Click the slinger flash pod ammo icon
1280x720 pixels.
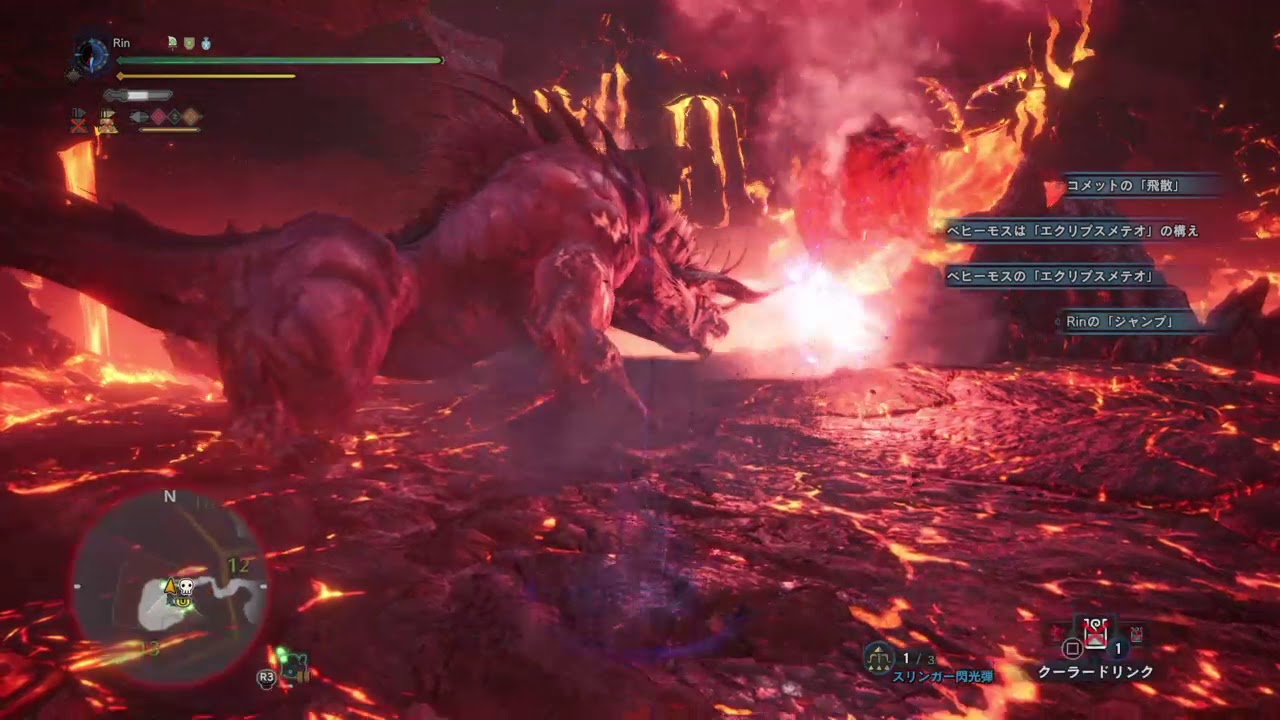click(x=878, y=655)
